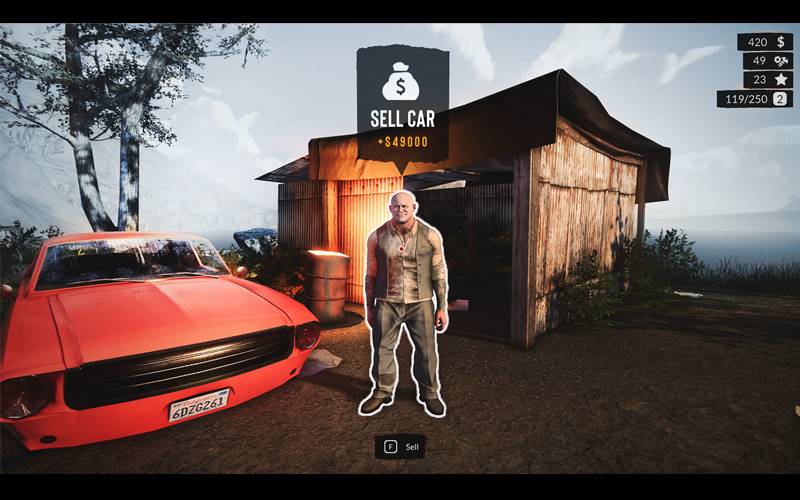This screenshot has width=800, height=500.
Task: Click the Sell Car money bag badge
Action: 402,82
